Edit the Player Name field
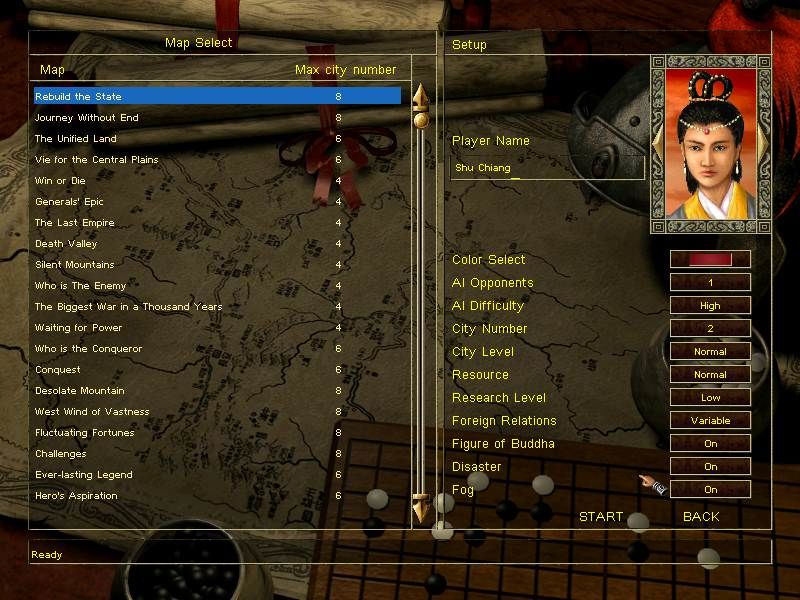Viewport: 800px width, 600px height. coord(546,168)
